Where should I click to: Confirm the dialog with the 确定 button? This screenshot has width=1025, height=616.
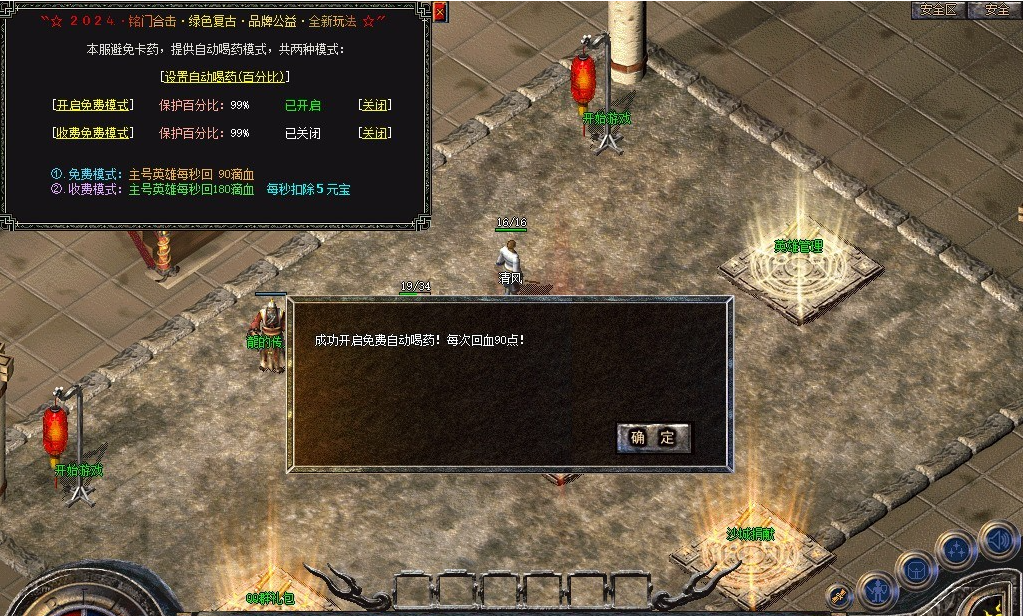[x=654, y=437]
